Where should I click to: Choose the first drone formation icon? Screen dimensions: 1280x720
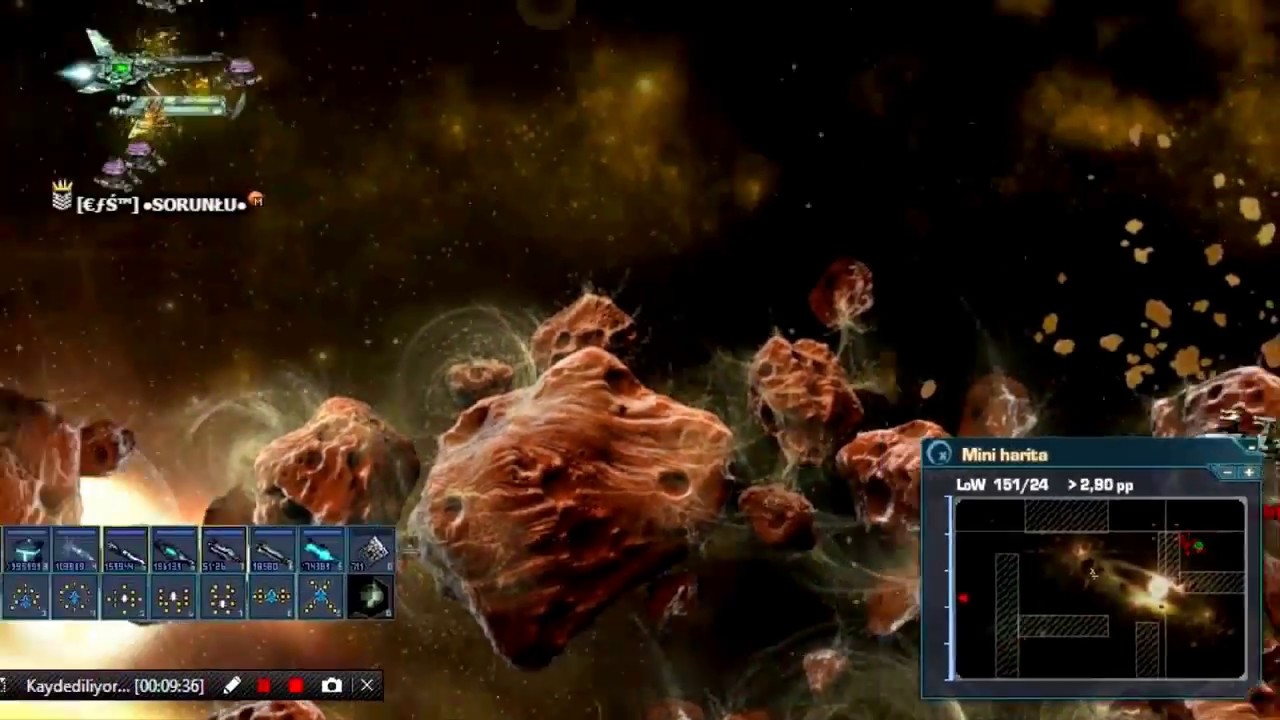(27, 598)
